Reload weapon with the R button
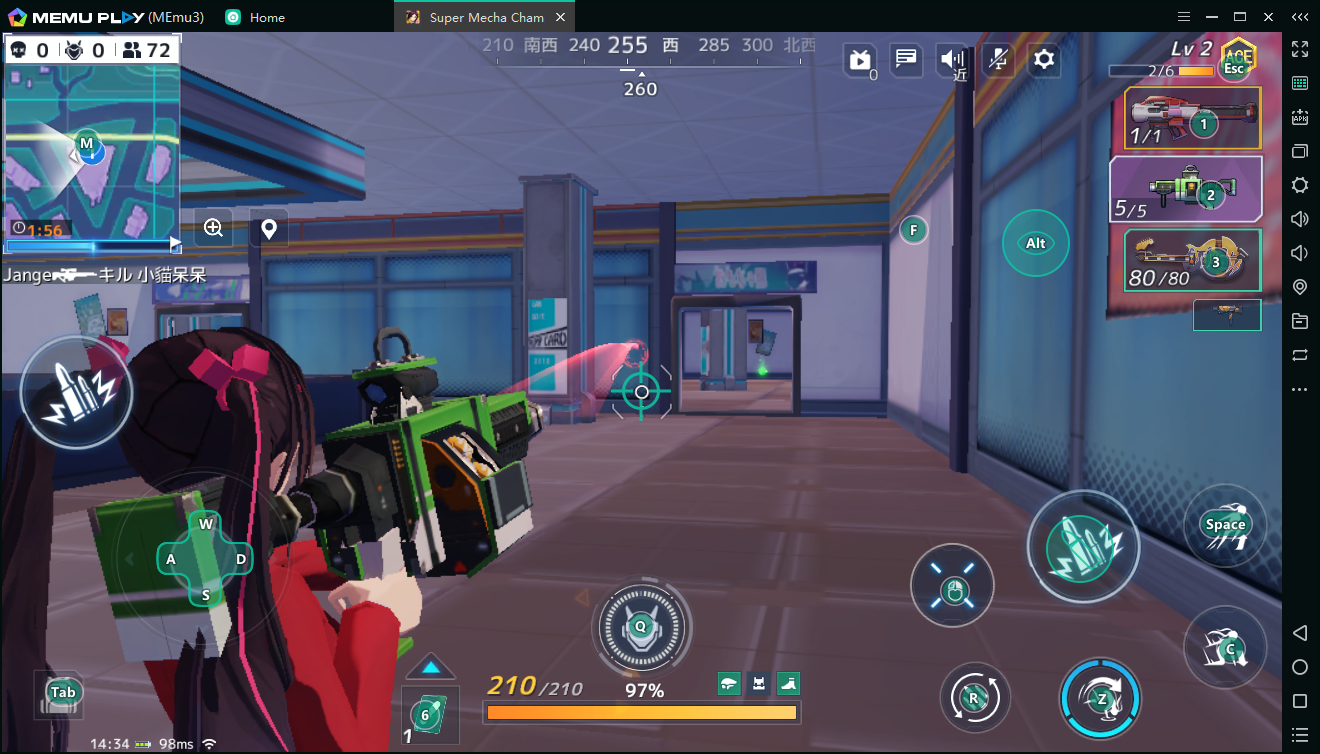 974,697
